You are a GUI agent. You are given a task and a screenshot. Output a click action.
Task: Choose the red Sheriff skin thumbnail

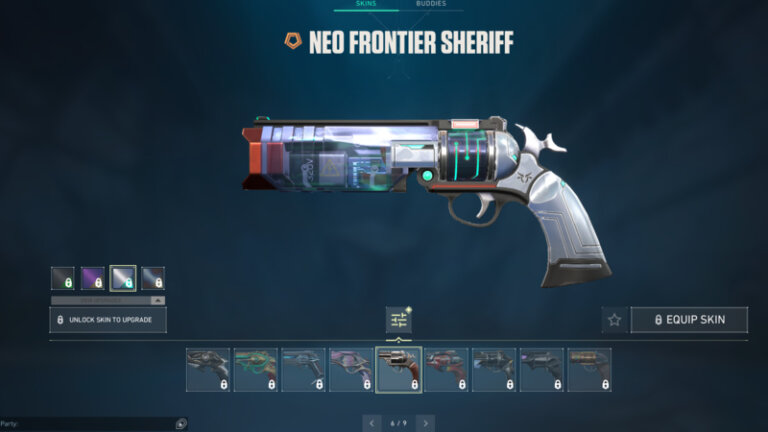click(x=446, y=369)
